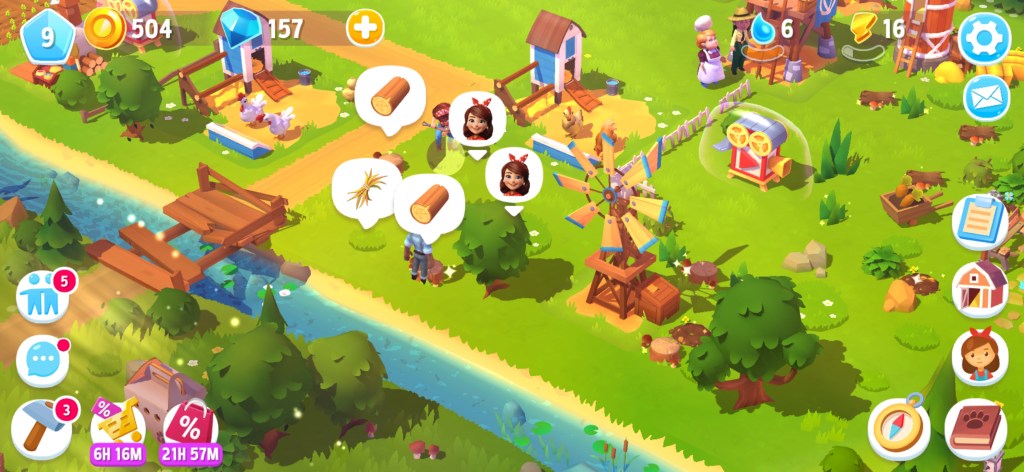
Task: Open the chat speech bubble
Action: (x=43, y=360)
